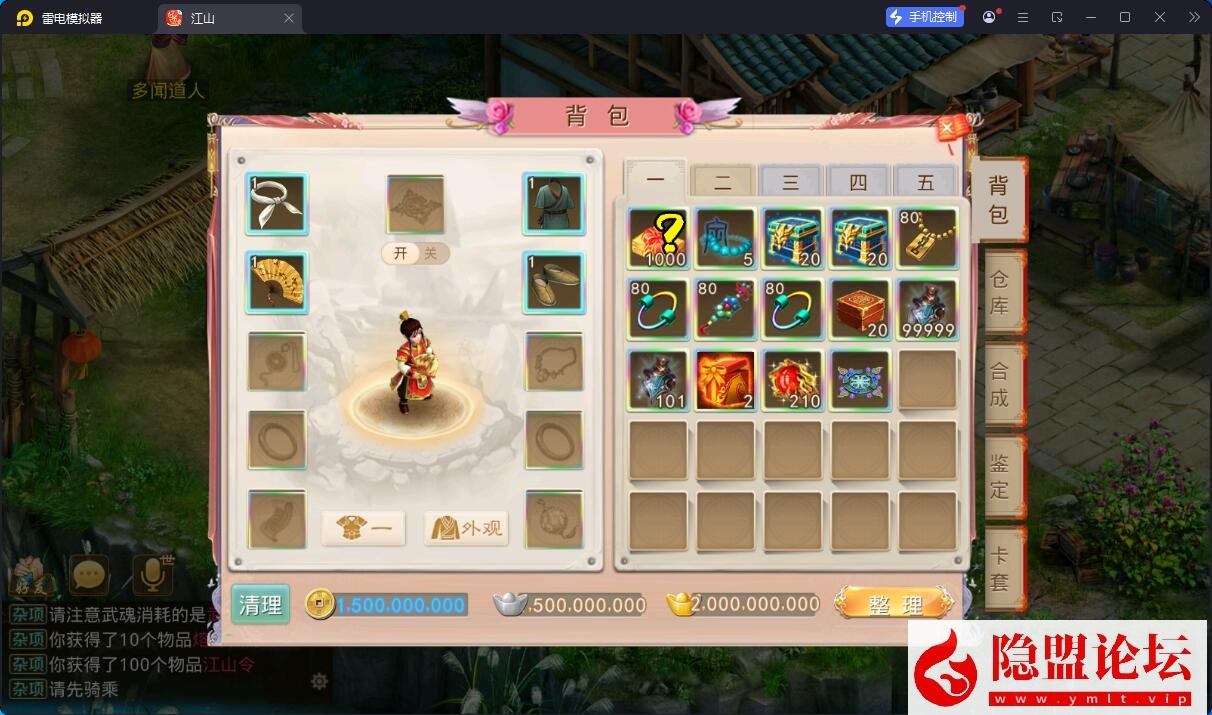Screen dimensions: 1212x715
Task: Toggle the 开/关 switch above character
Action: point(415,253)
